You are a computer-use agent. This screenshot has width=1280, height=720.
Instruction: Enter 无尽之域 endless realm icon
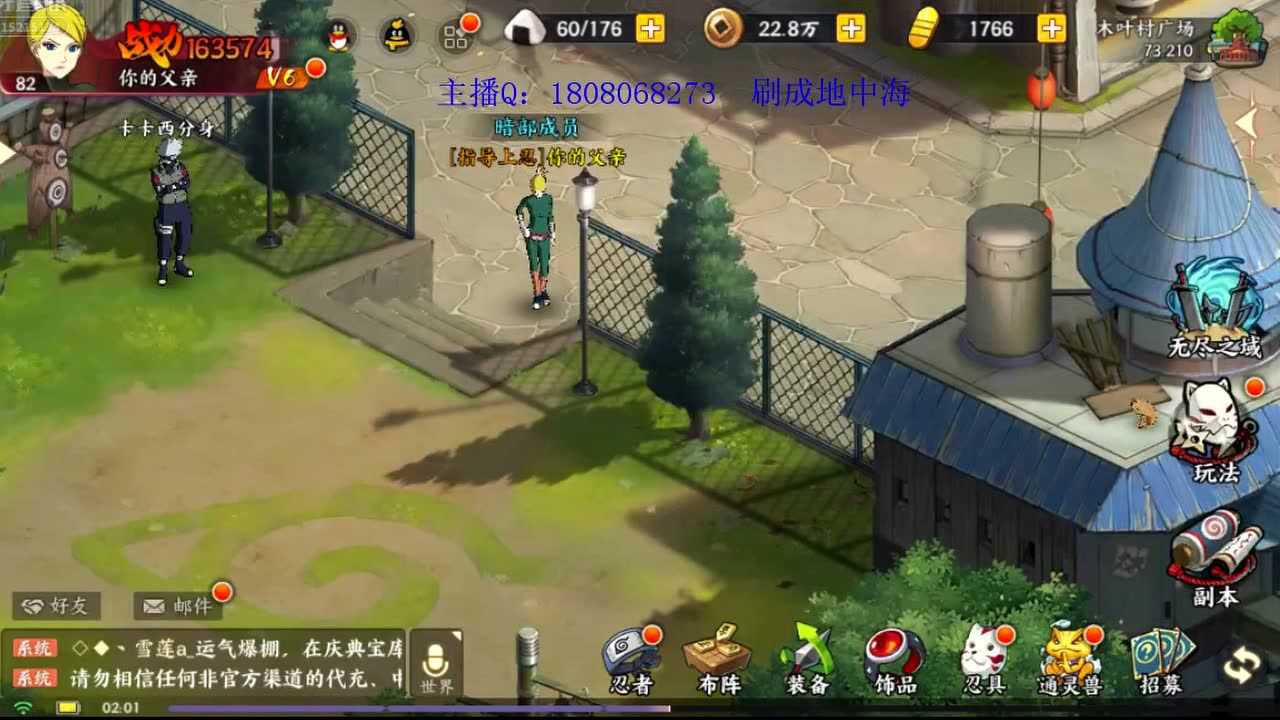[1210, 305]
